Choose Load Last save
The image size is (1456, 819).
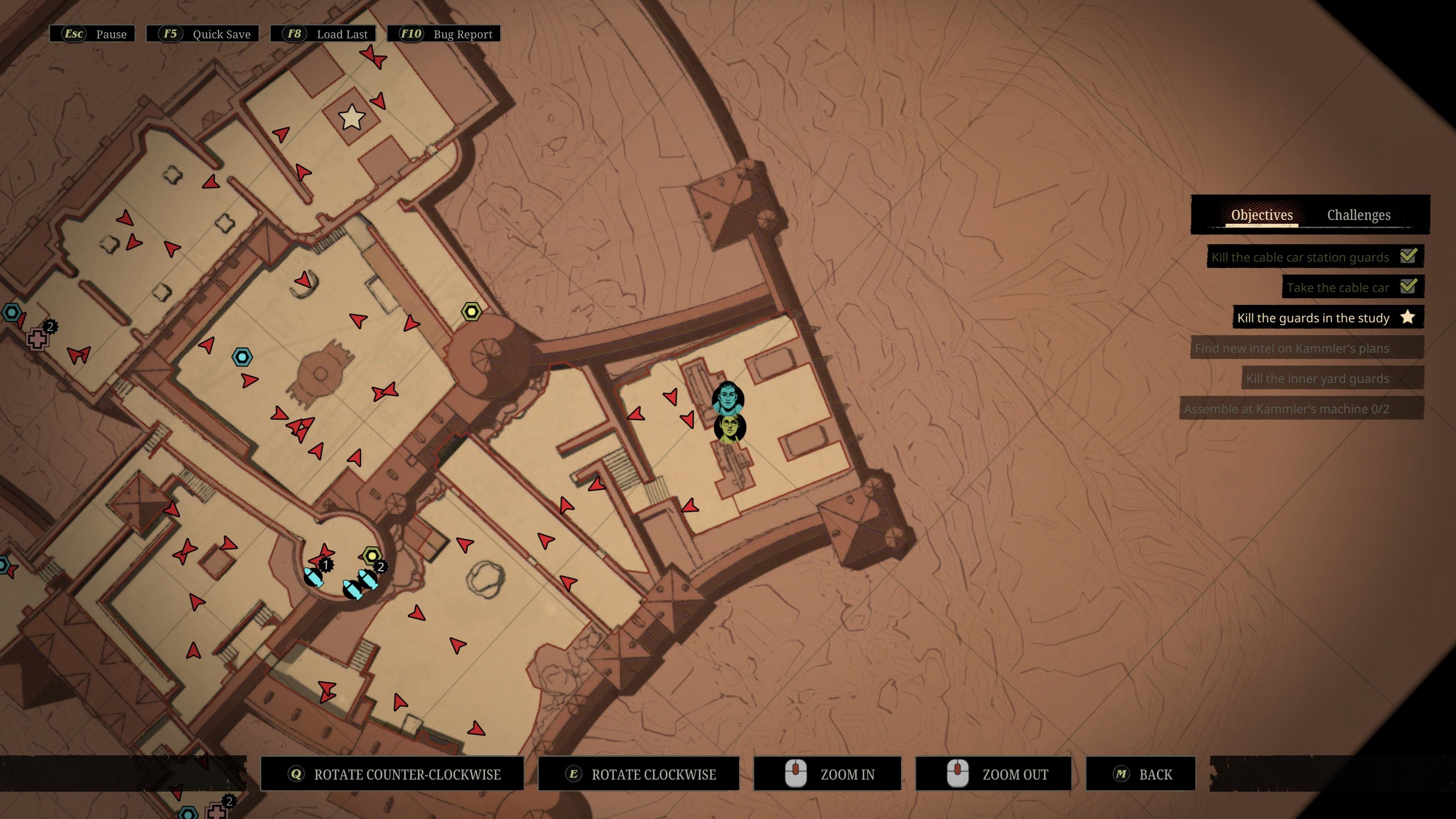[328, 34]
